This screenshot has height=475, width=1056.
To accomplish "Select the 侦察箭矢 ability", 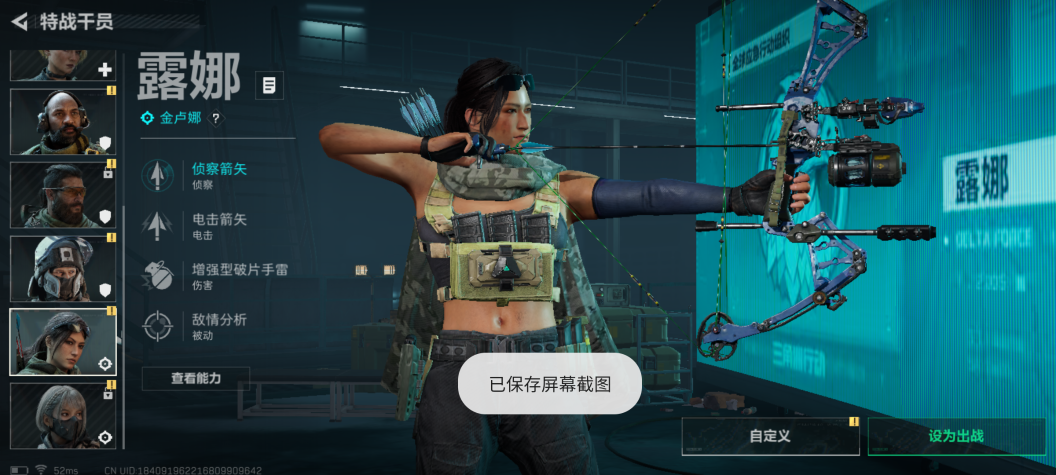I will (218, 175).
